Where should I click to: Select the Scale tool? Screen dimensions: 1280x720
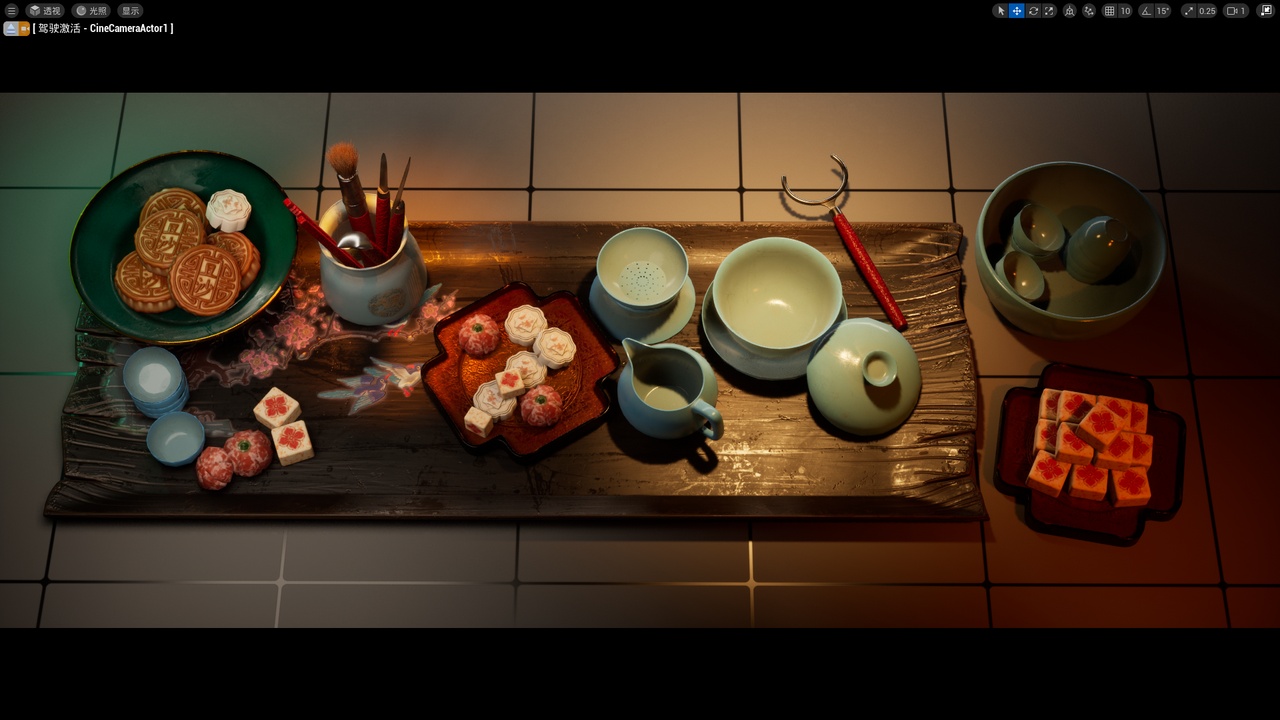click(x=1050, y=10)
